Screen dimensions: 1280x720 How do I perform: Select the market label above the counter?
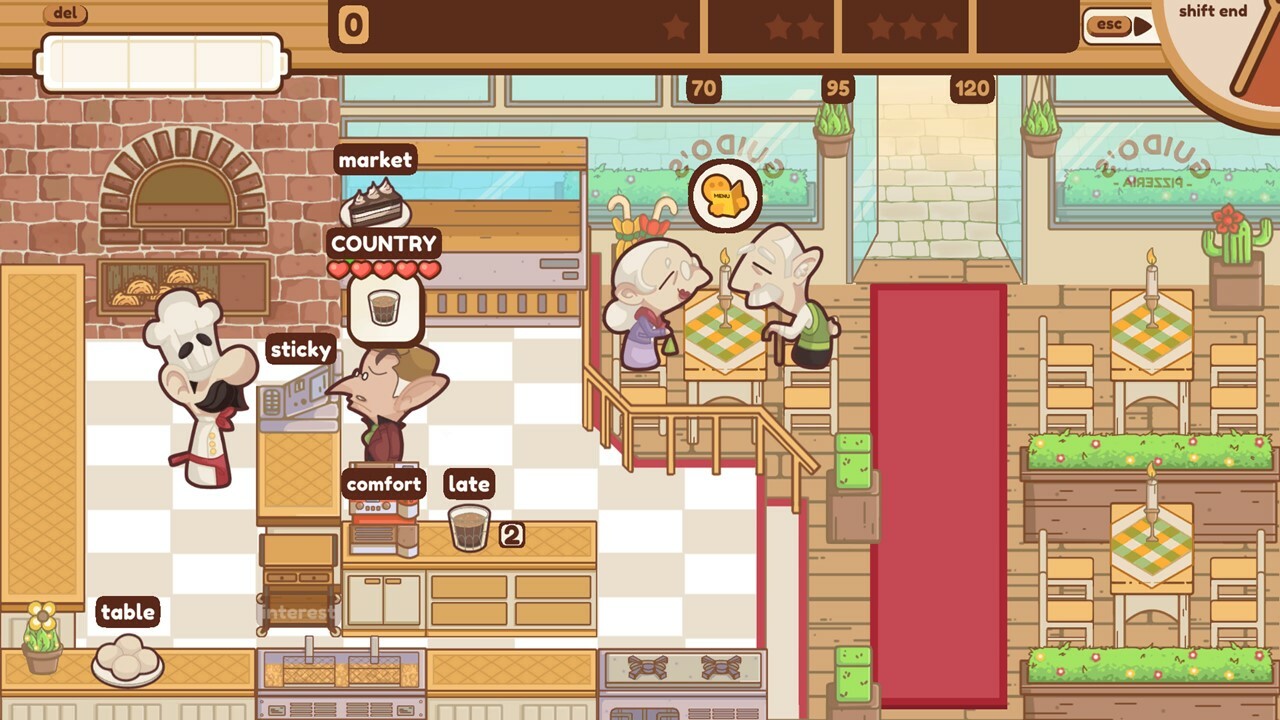pos(376,160)
